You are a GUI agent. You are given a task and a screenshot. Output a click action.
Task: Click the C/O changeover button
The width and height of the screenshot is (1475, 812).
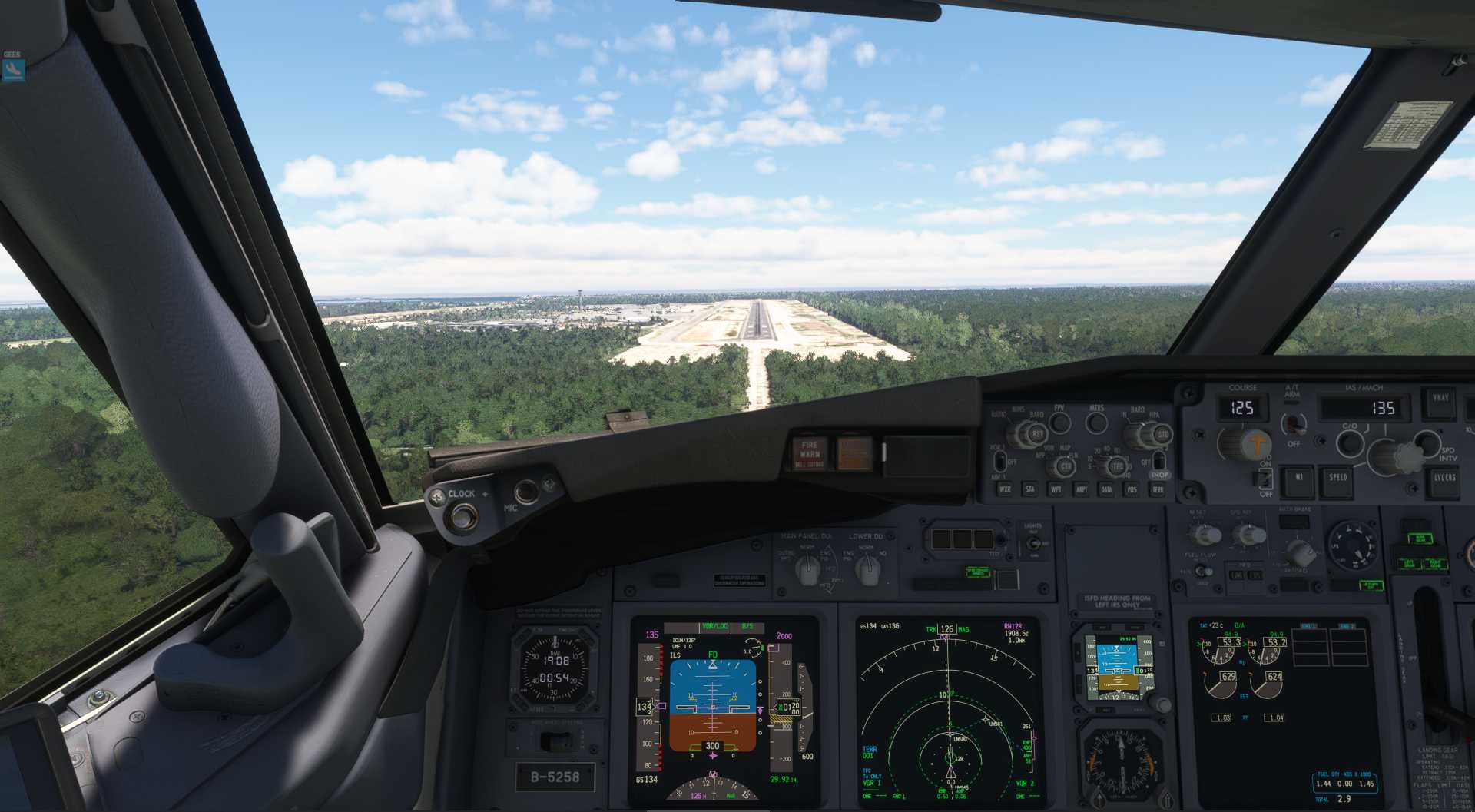1350,442
